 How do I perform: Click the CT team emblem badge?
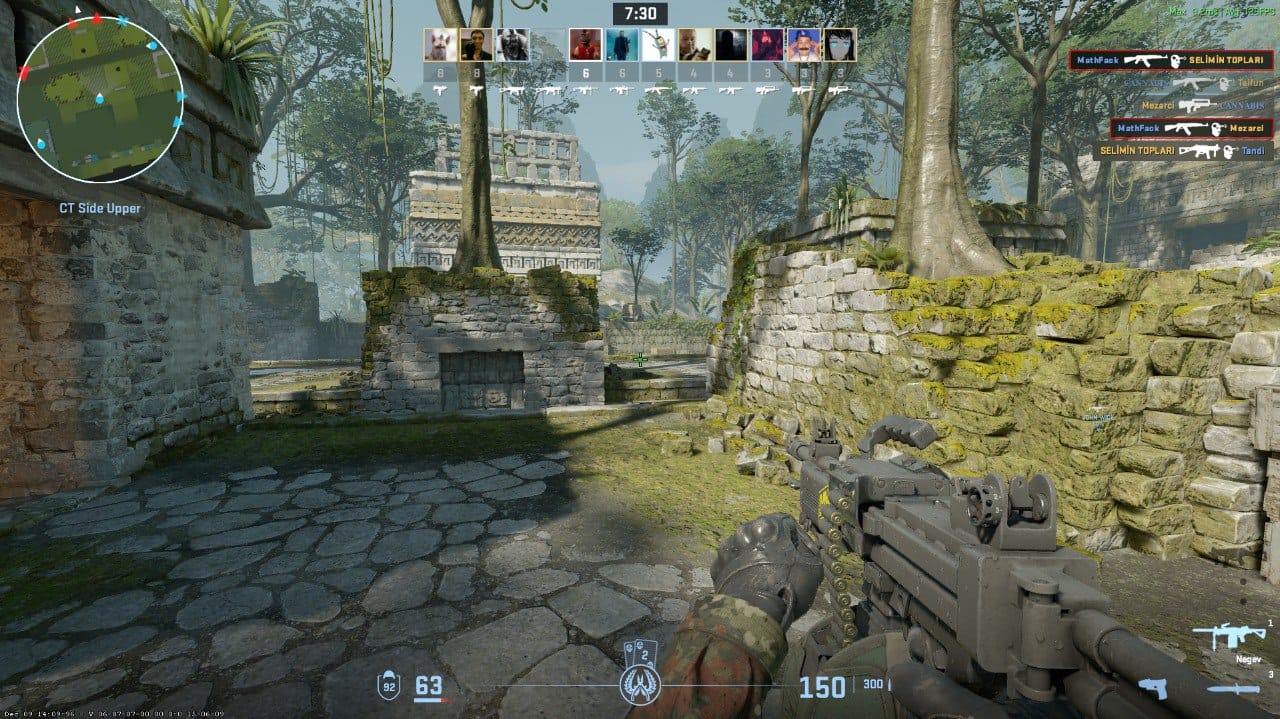point(640,684)
